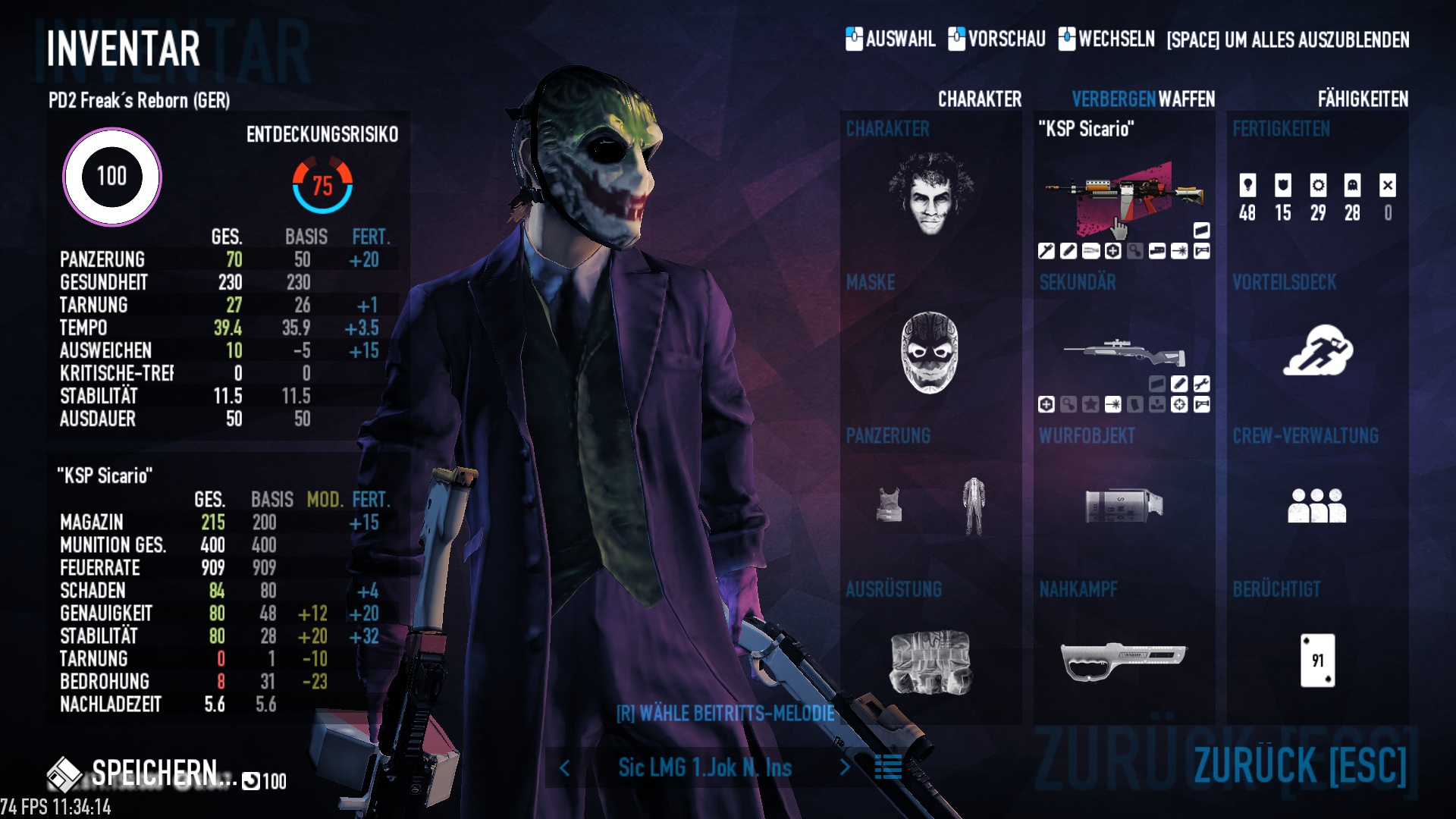This screenshot has height=819, width=1456.
Task: Open the melee weapon slot
Action: [x=1124, y=661]
